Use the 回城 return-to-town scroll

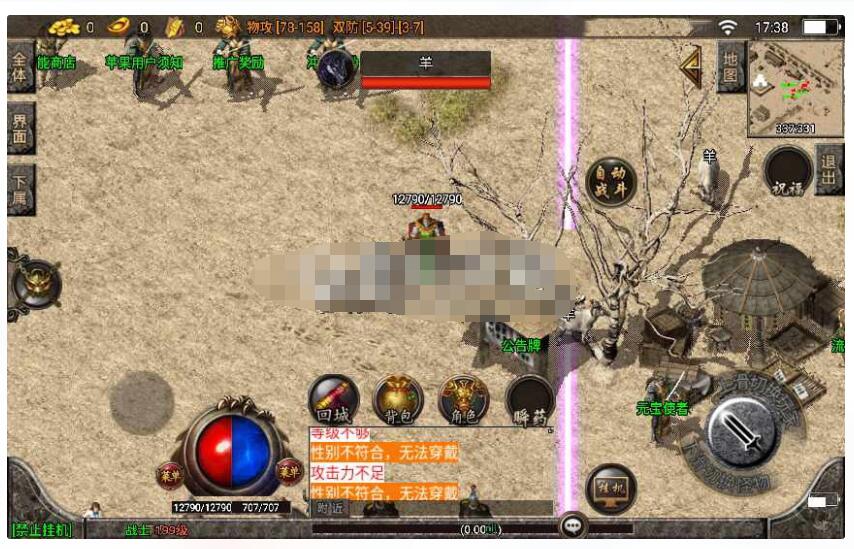pyautogui.click(x=333, y=399)
